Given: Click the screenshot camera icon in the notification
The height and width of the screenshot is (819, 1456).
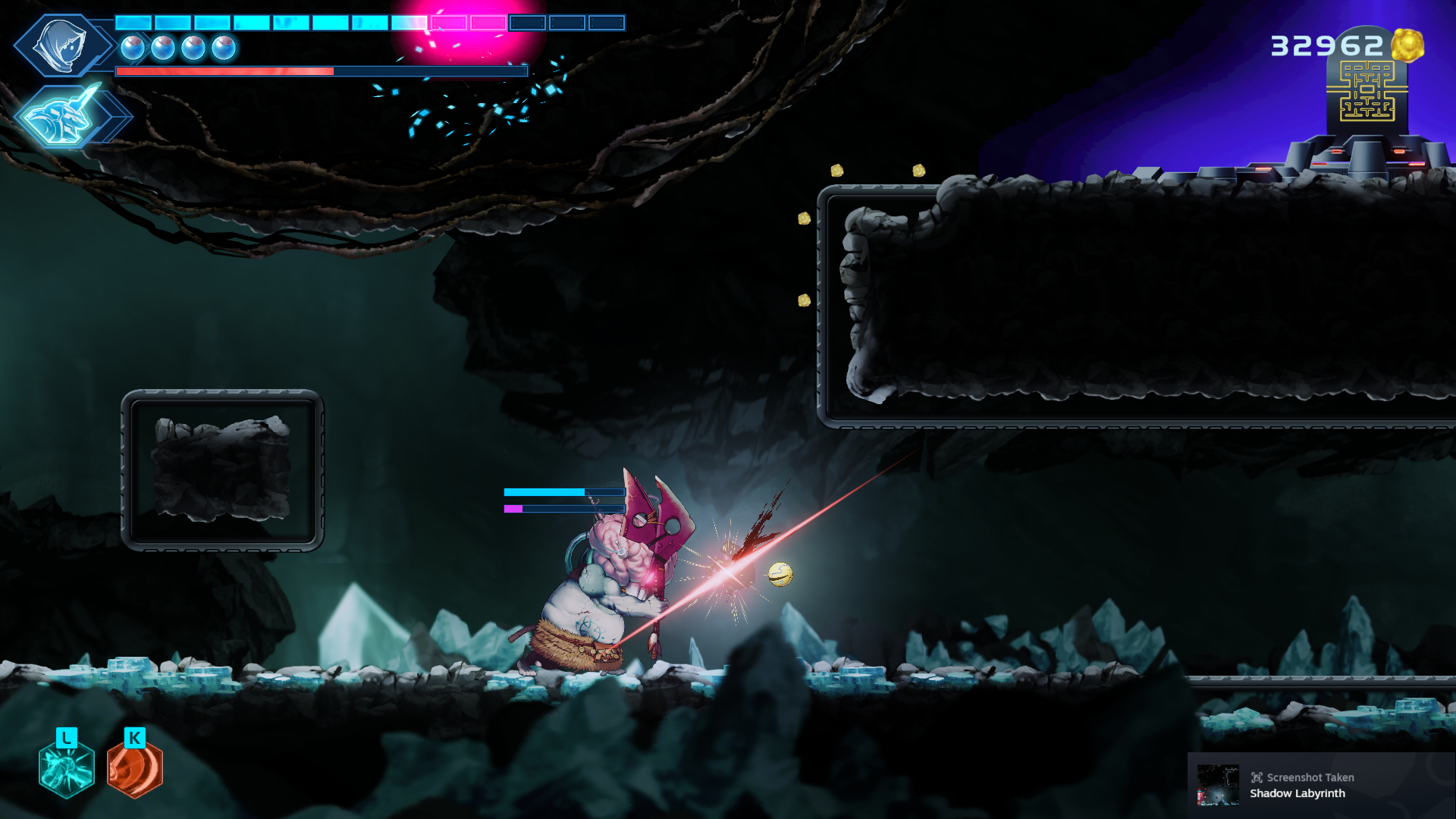Looking at the screenshot, I should pyautogui.click(x=1258, y=777).
